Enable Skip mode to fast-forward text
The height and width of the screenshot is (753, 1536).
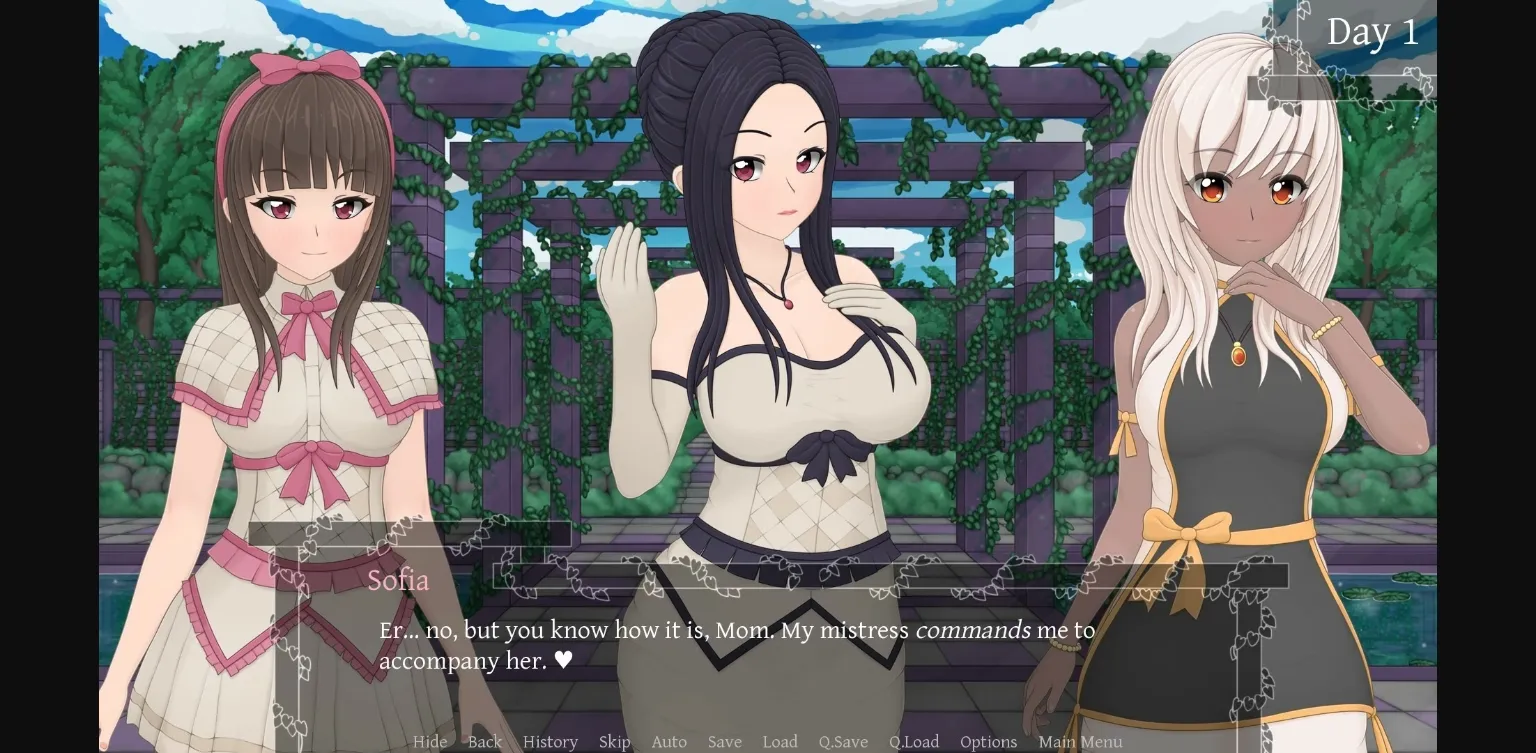tap(614, 742)
